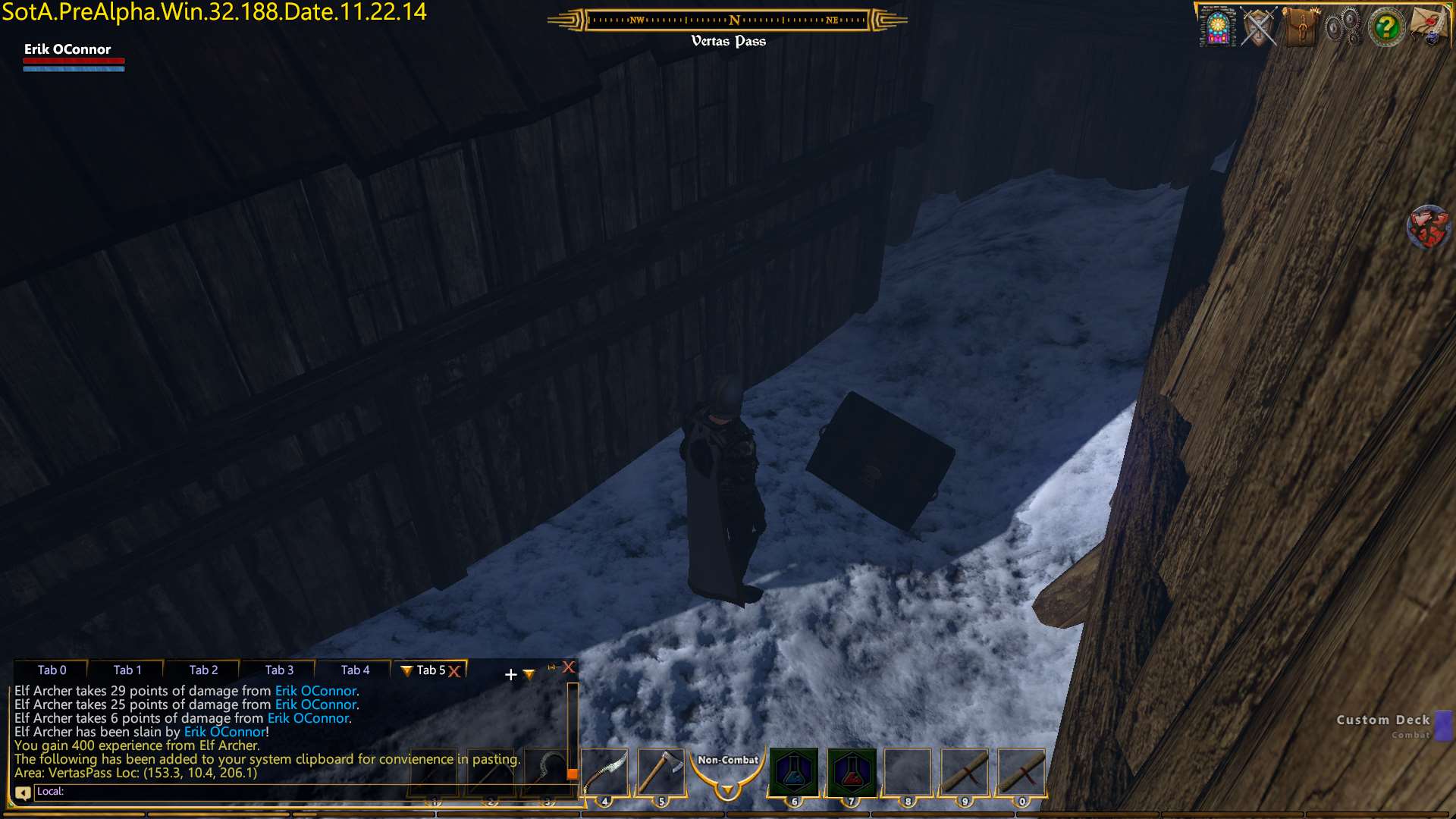The image size is (1456, 819).
Task: Close the chat window
Action: pos(569,667)
